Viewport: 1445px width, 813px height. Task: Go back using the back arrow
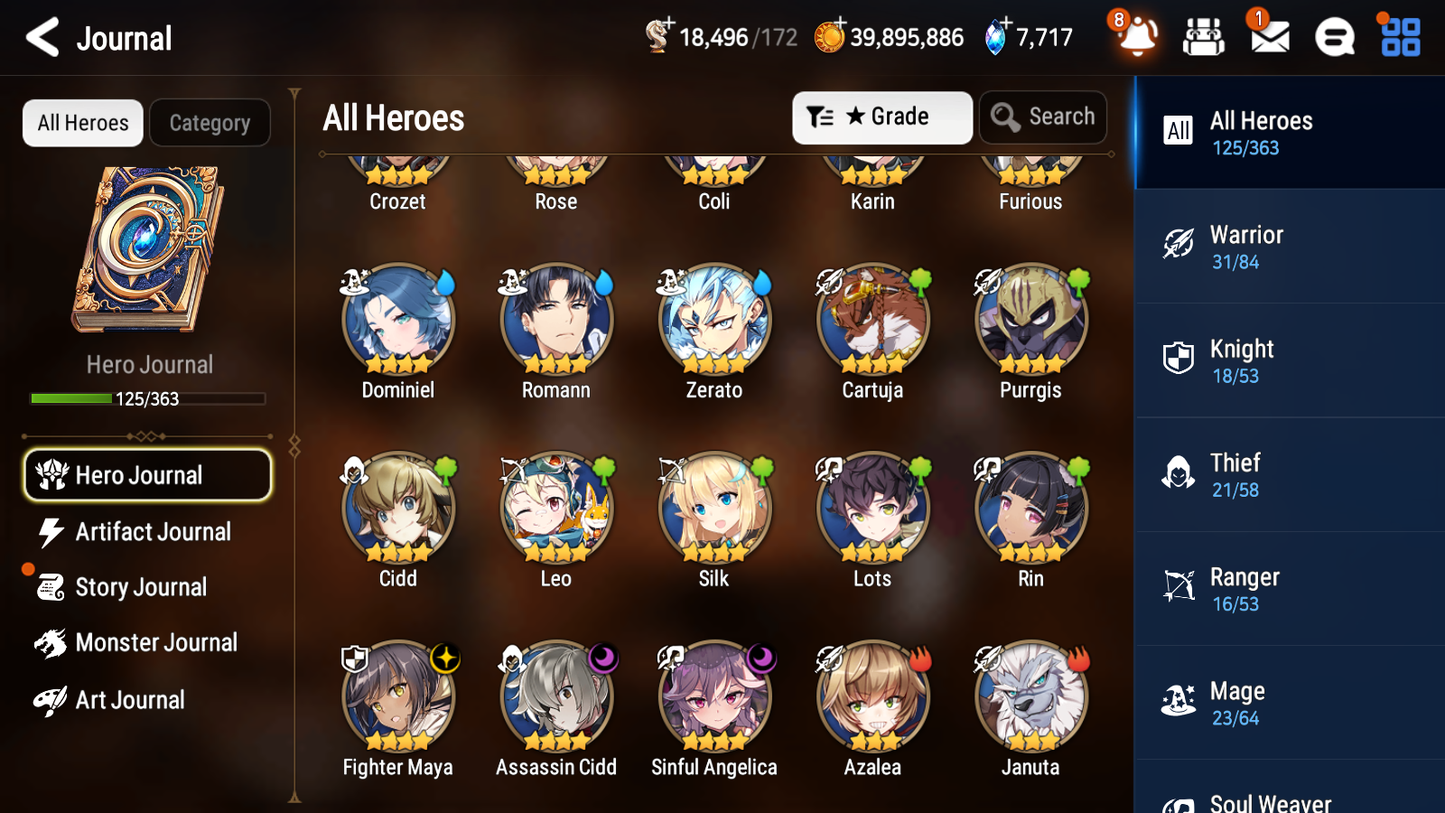[41, 37]
